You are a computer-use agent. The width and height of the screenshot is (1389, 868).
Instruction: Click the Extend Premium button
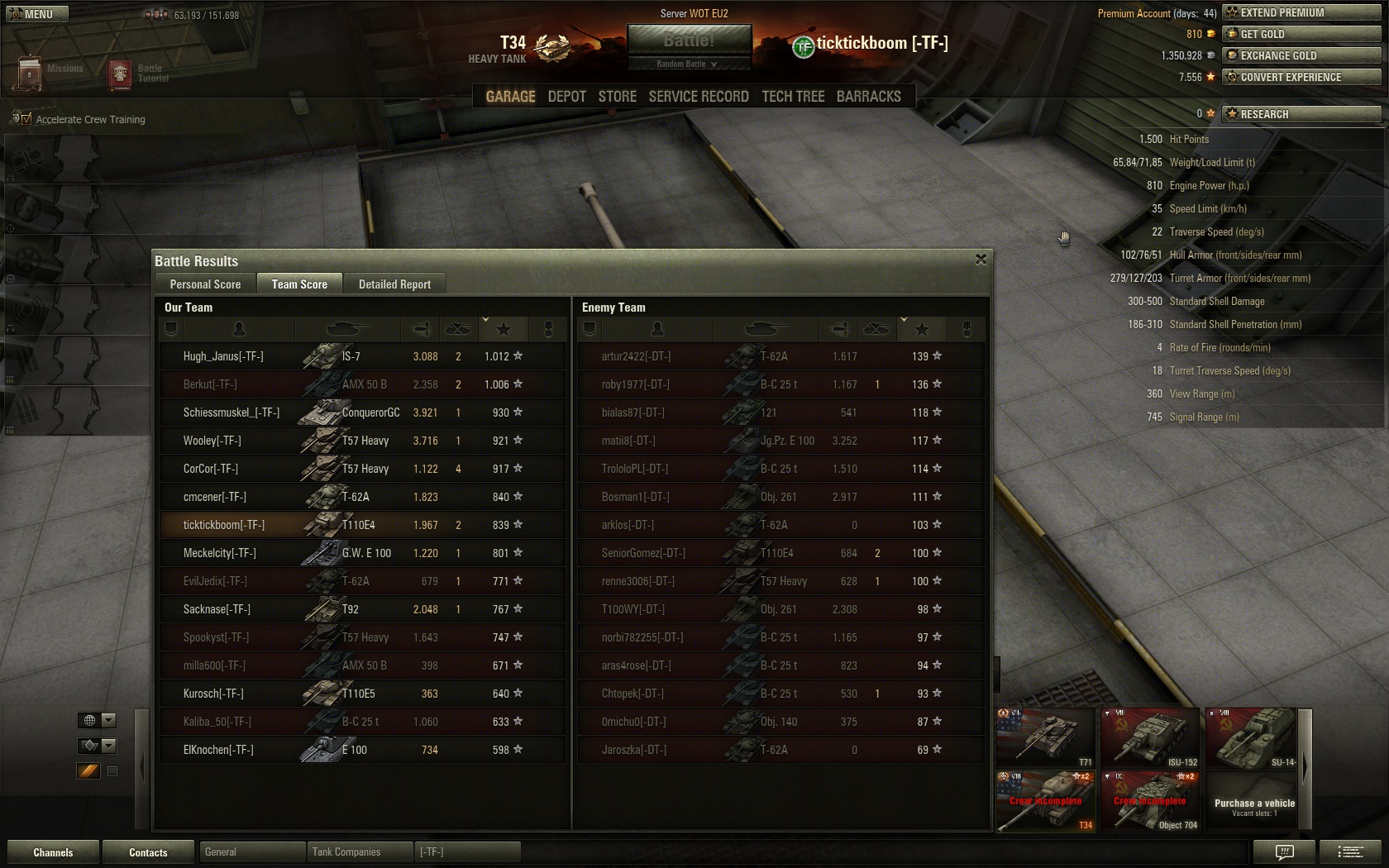(1301, 12)
